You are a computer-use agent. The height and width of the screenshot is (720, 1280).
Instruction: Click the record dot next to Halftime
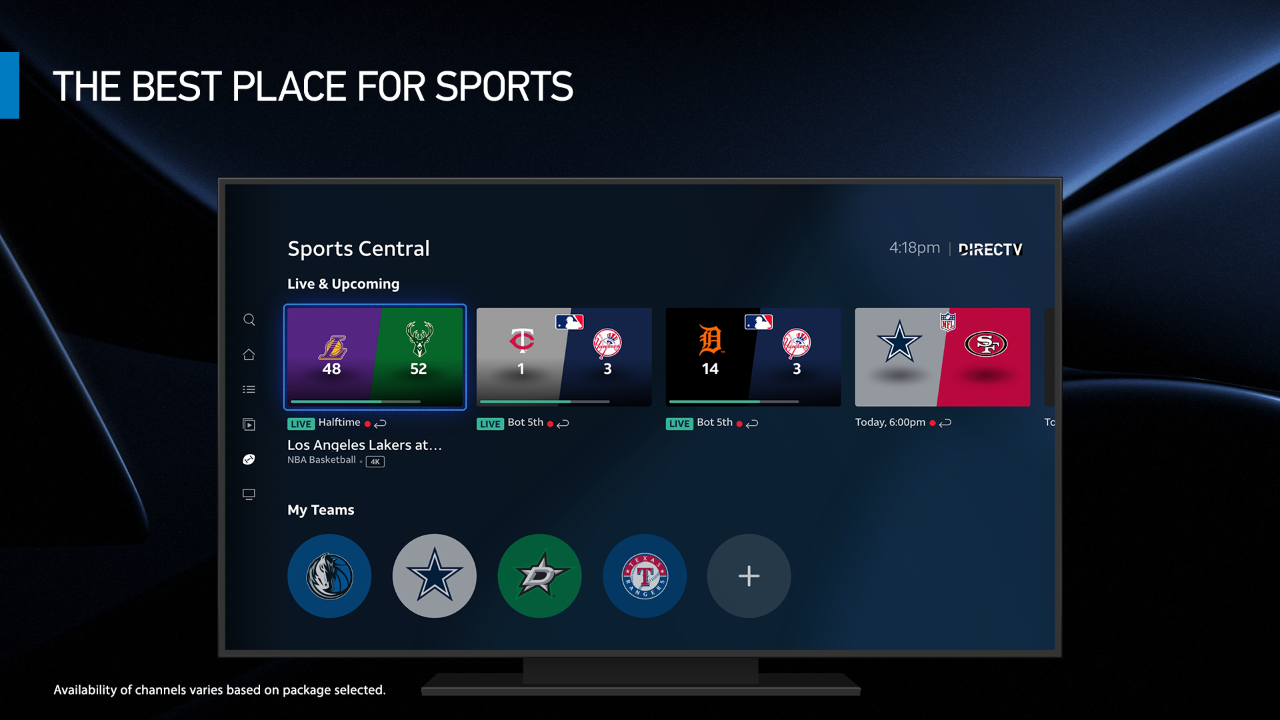click(x=368, y=423)
